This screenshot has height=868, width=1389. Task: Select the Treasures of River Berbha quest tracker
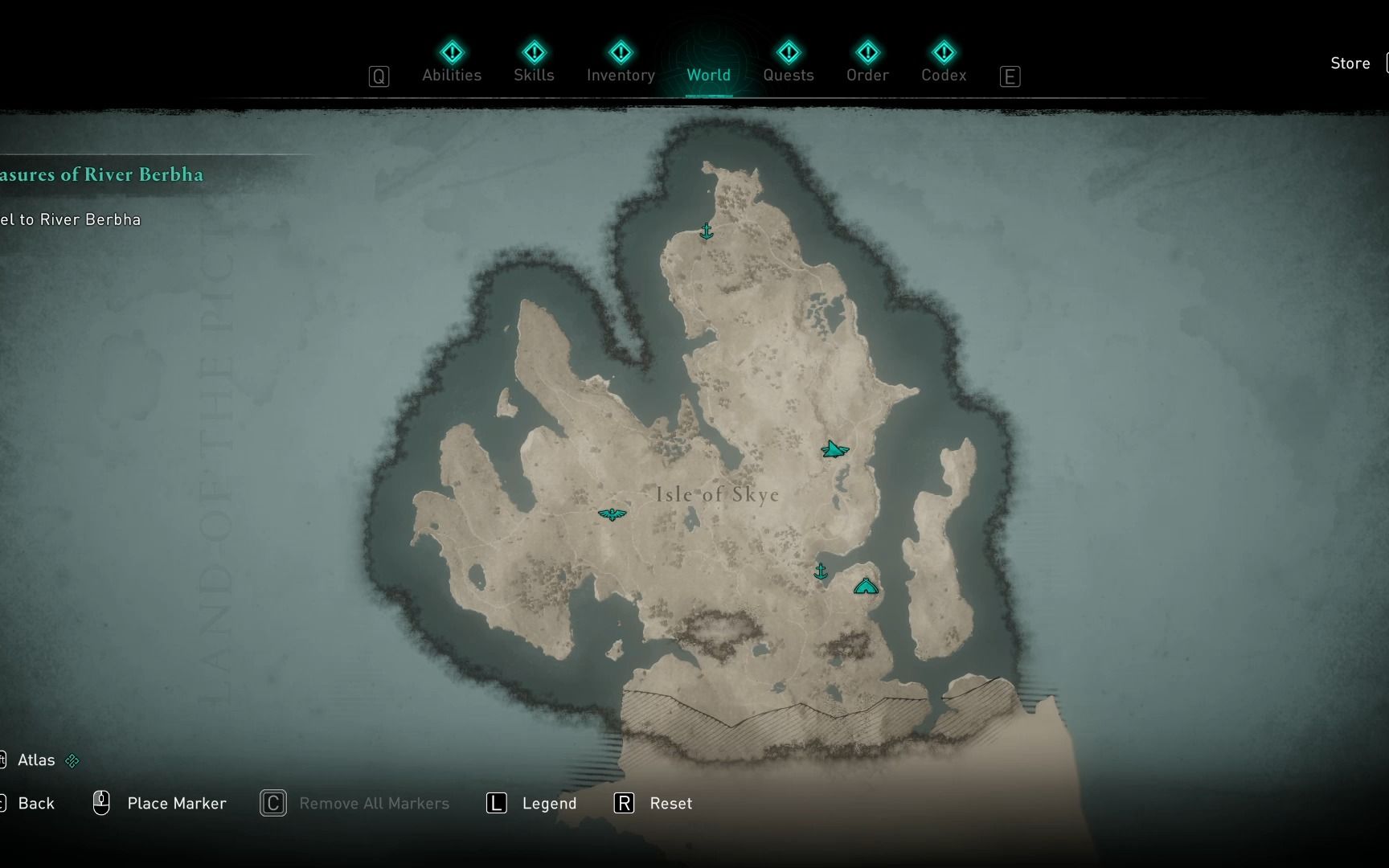click(x=101, y=174)
